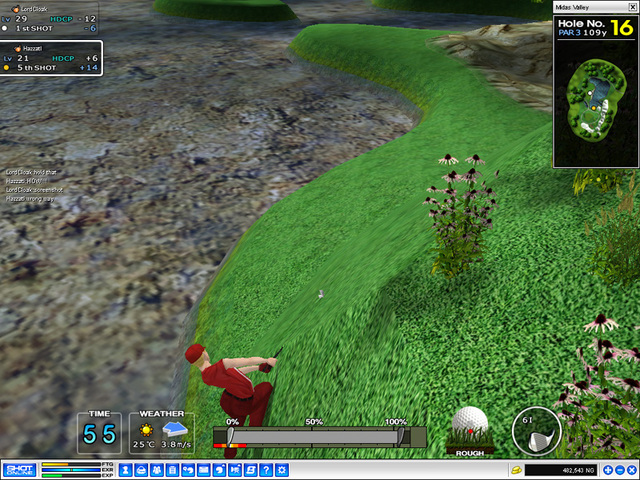Select LordCloak's player scorecard panel

50,18
